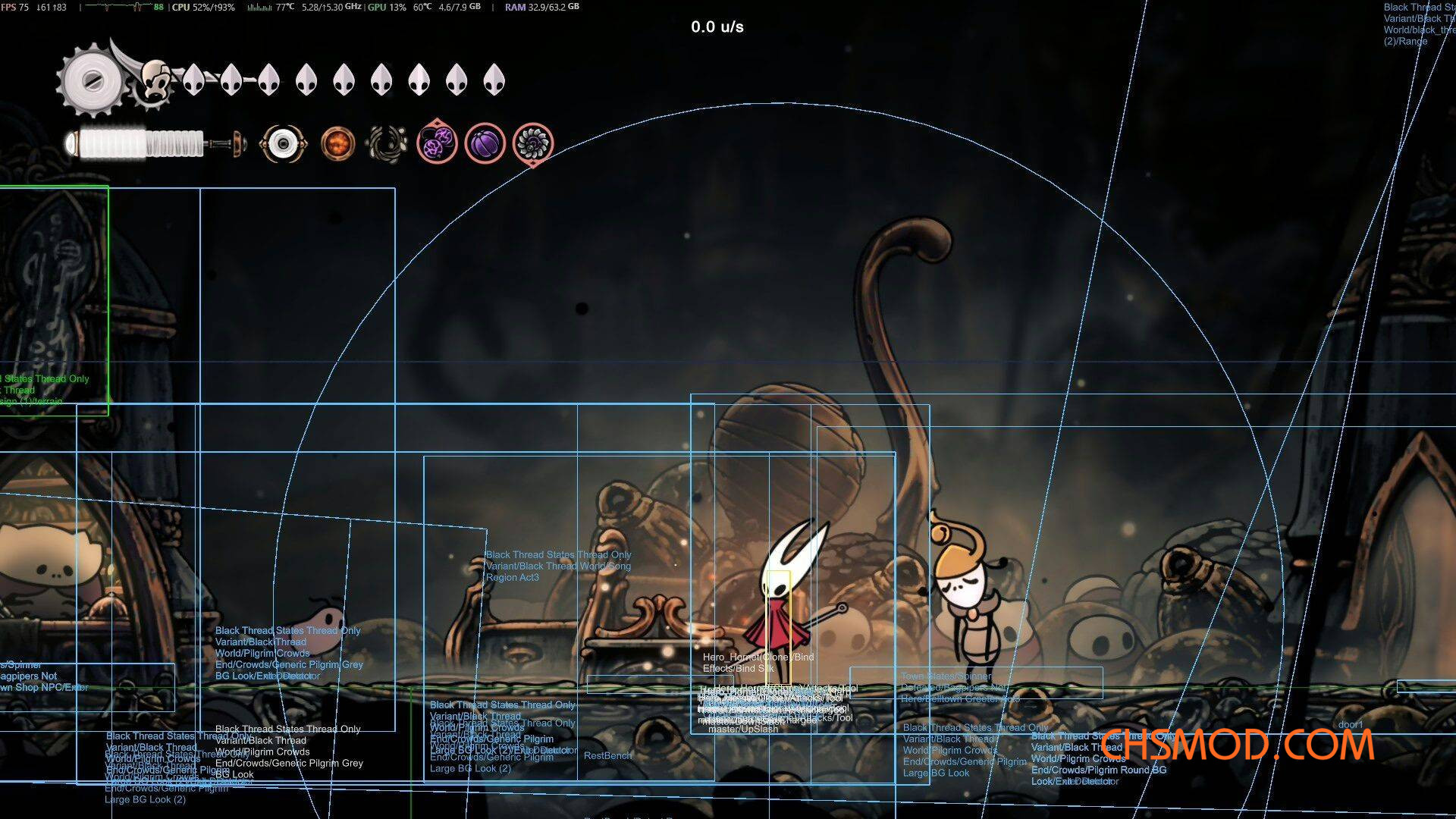
Task: Select the single purple pod tool
Action: (x=485, y=143)
